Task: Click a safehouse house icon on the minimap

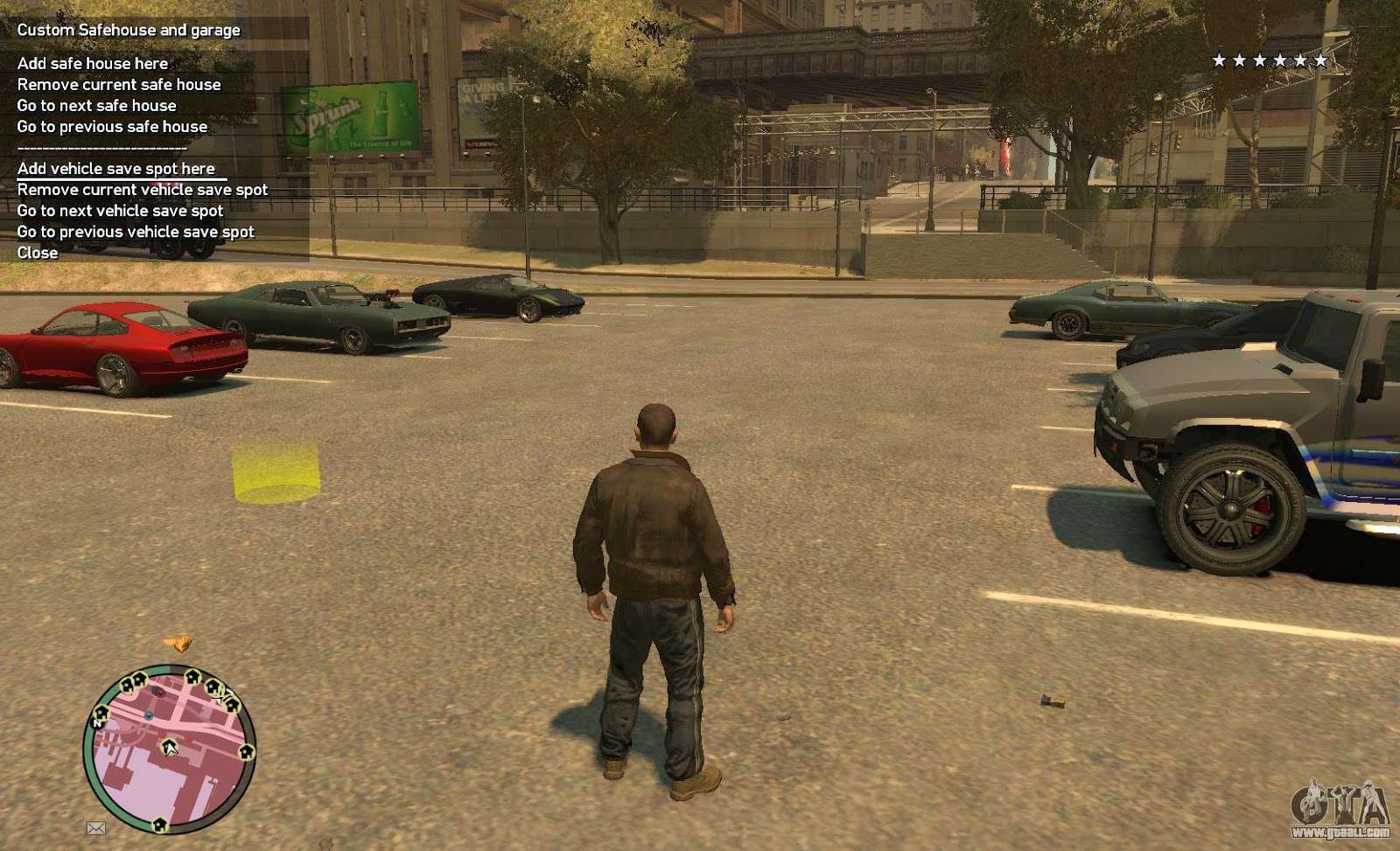Action: 192,677
